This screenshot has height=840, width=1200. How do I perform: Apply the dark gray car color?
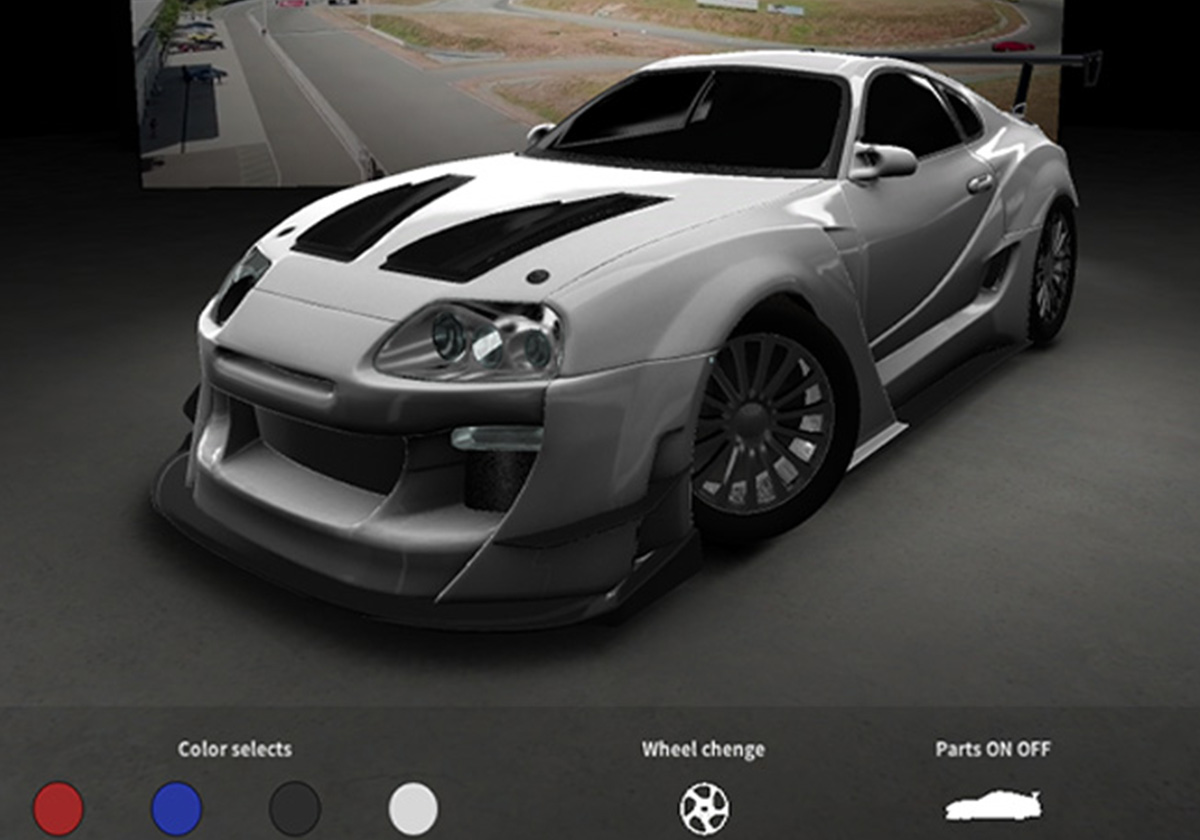tap(295, 808)
